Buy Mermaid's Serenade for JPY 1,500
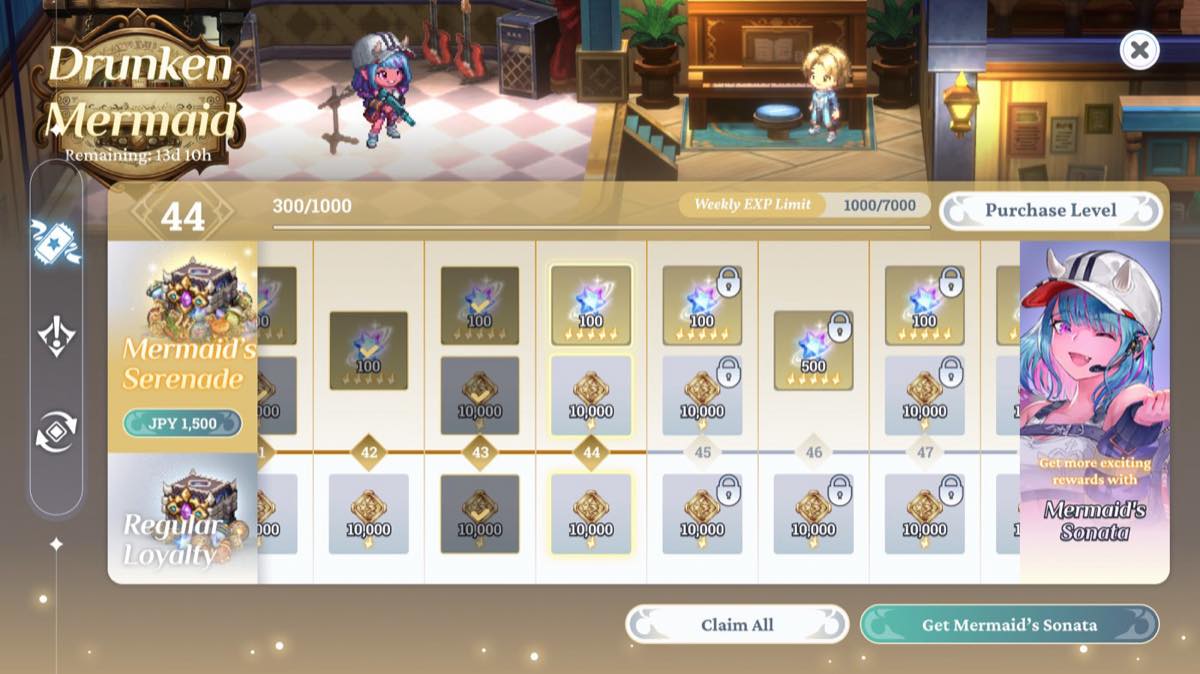Viewport: 1200px width, 674px height. [182, 423]
